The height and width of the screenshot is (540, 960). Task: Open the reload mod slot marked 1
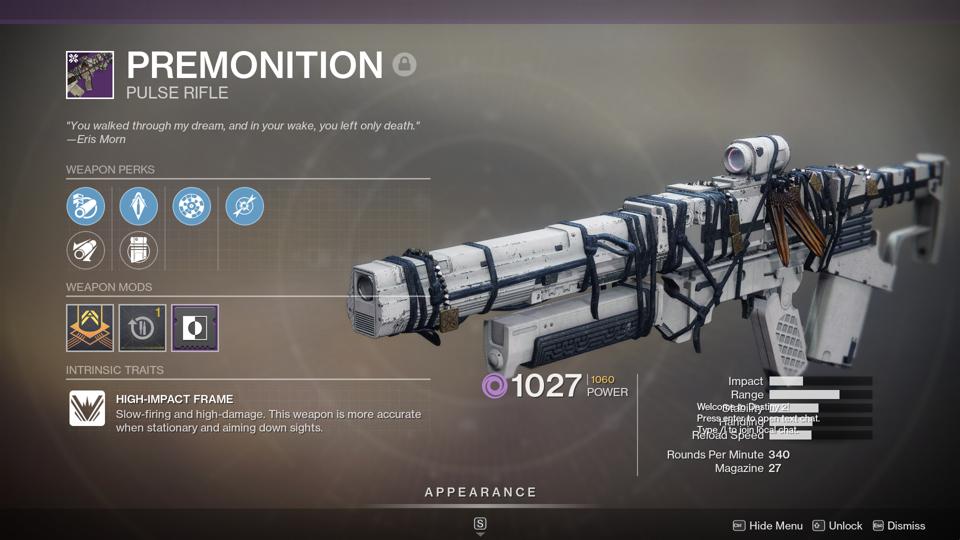[x=143, y=328]
